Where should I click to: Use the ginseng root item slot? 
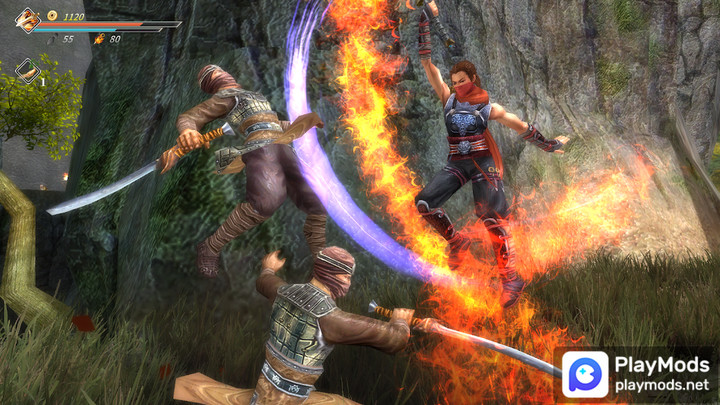28,70
